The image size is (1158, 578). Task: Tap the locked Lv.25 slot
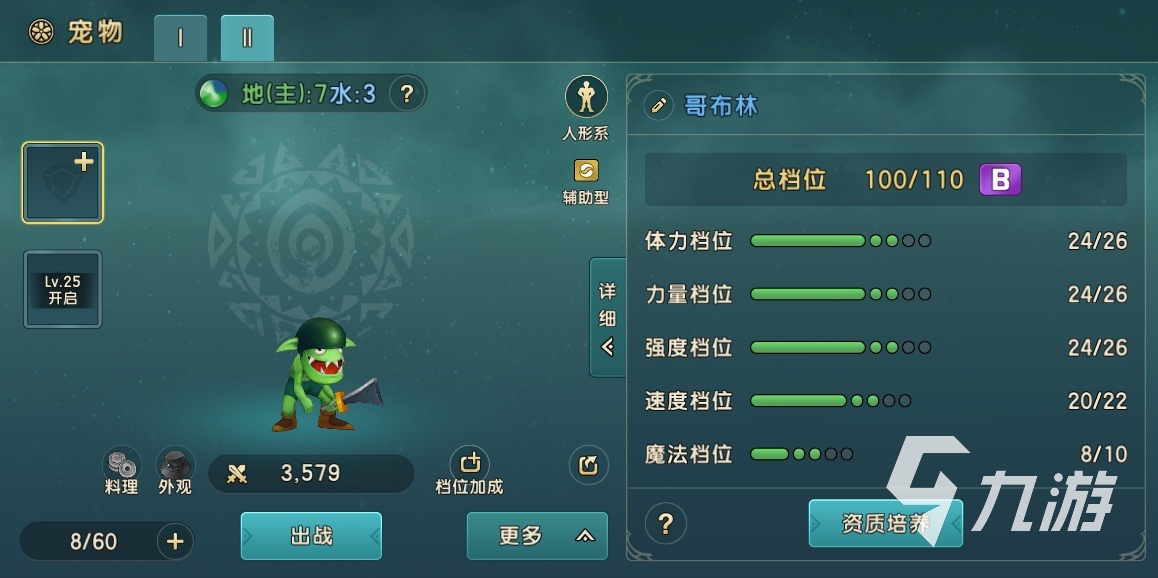pos(63,289)
